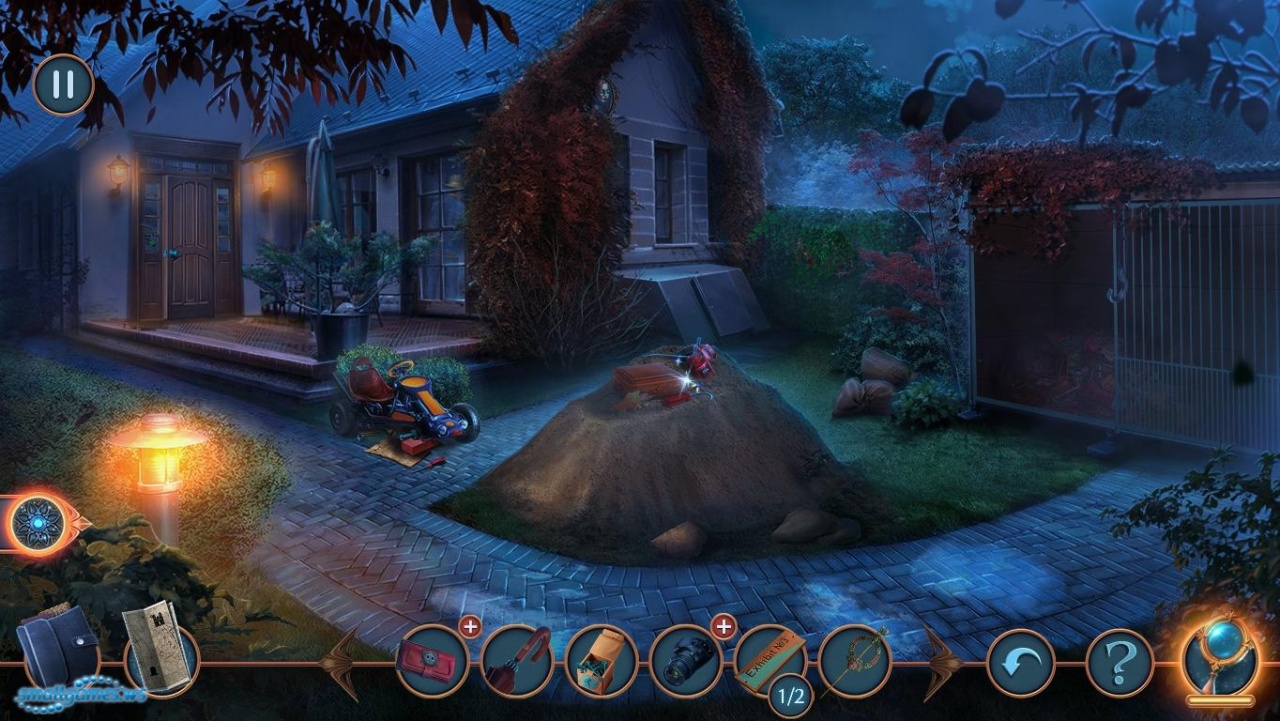Click the curved back arrow button
The image size is (1280, 721).
click(x=1021, y=663)
